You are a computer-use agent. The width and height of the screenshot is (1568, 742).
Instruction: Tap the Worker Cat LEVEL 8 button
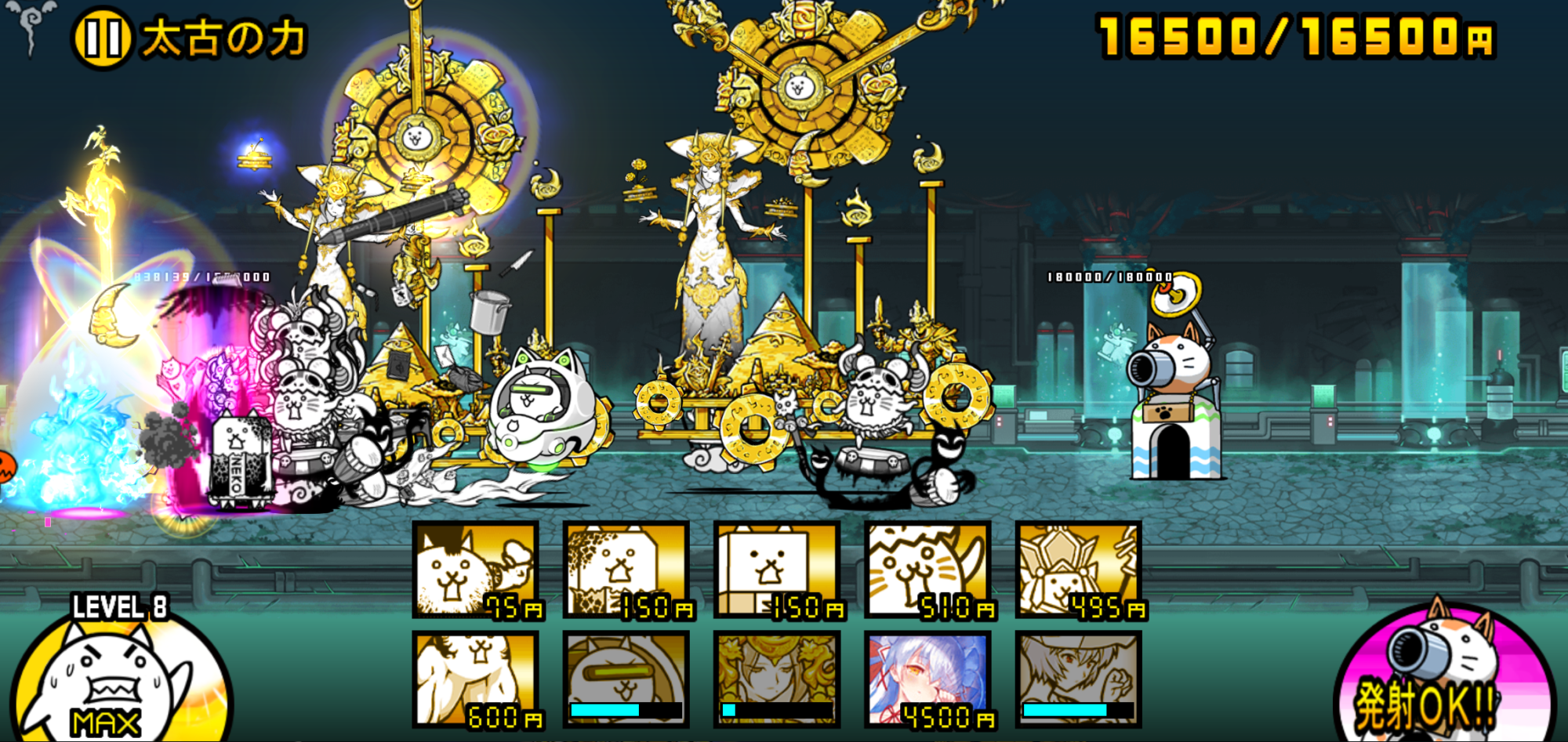point(118,675)
